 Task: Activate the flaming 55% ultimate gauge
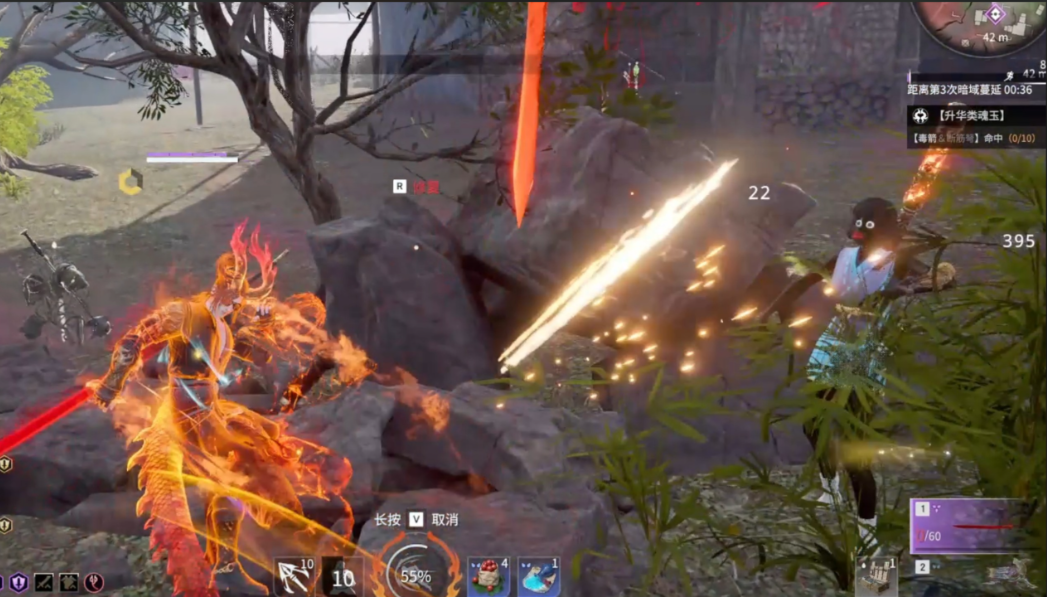415,575
